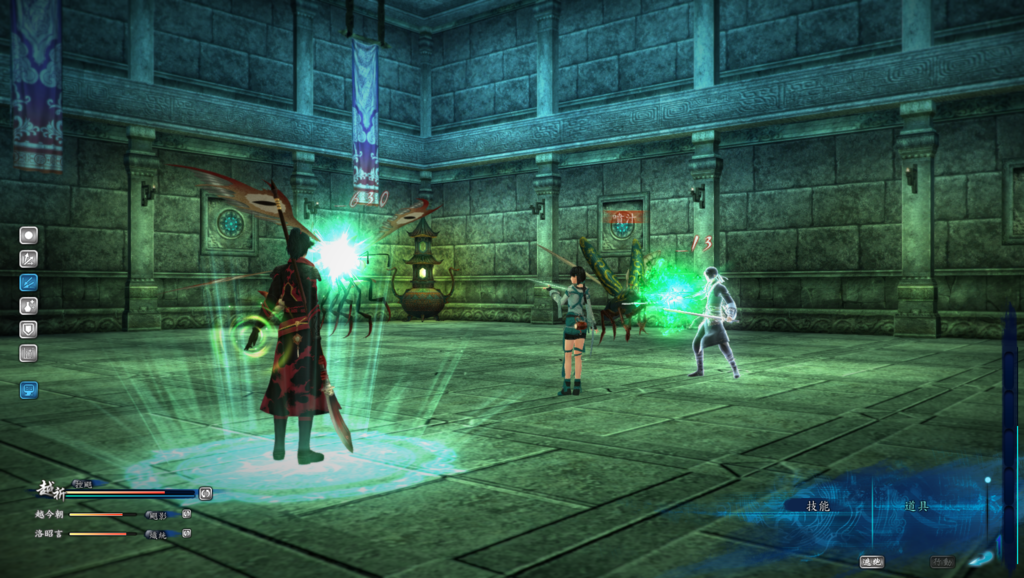Open the 道具 items menu
This screenshot has height=578, width=1024.
tap(916, 506)
